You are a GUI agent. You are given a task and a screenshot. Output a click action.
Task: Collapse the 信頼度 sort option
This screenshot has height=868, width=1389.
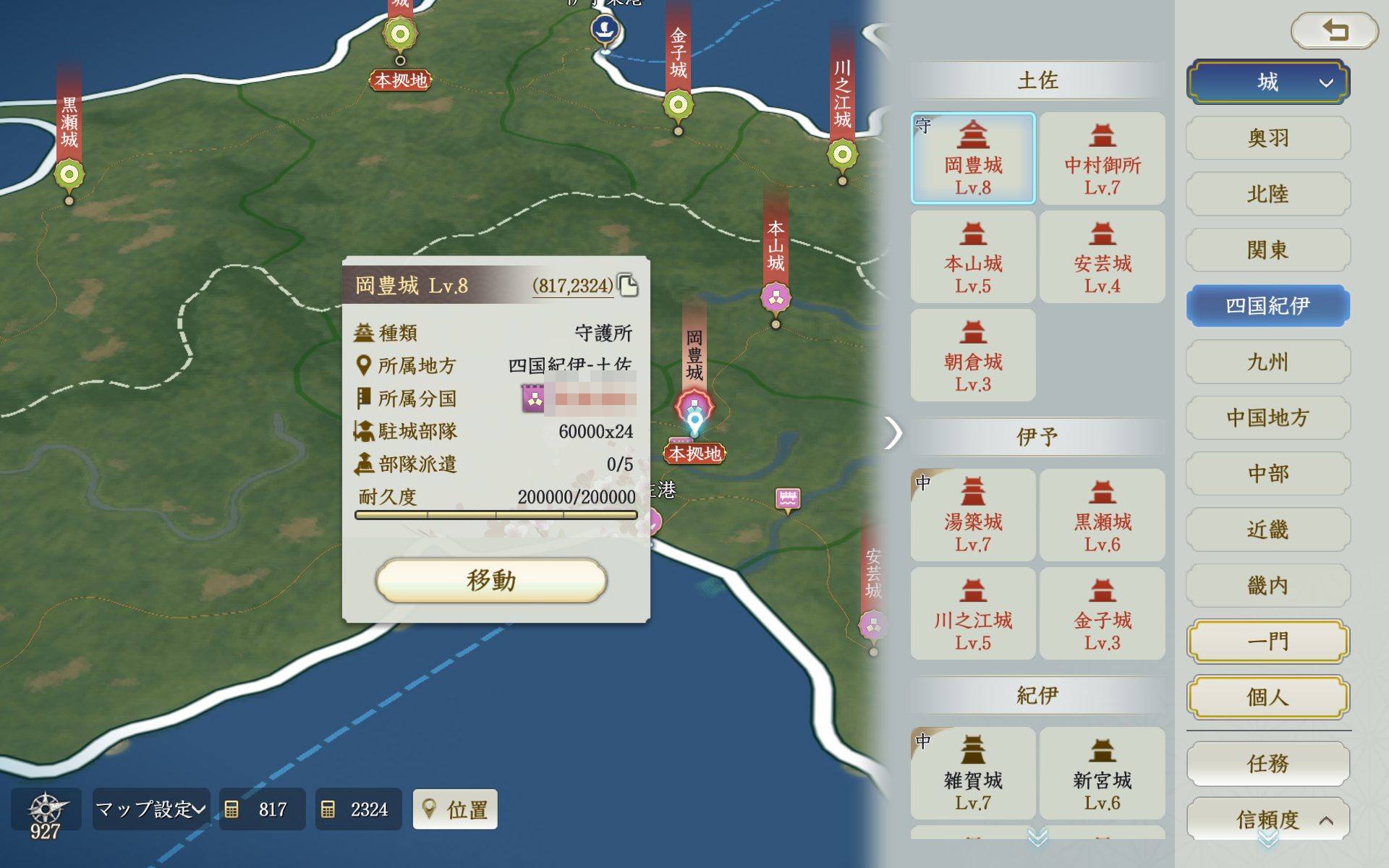click(x=1267, y=819)
